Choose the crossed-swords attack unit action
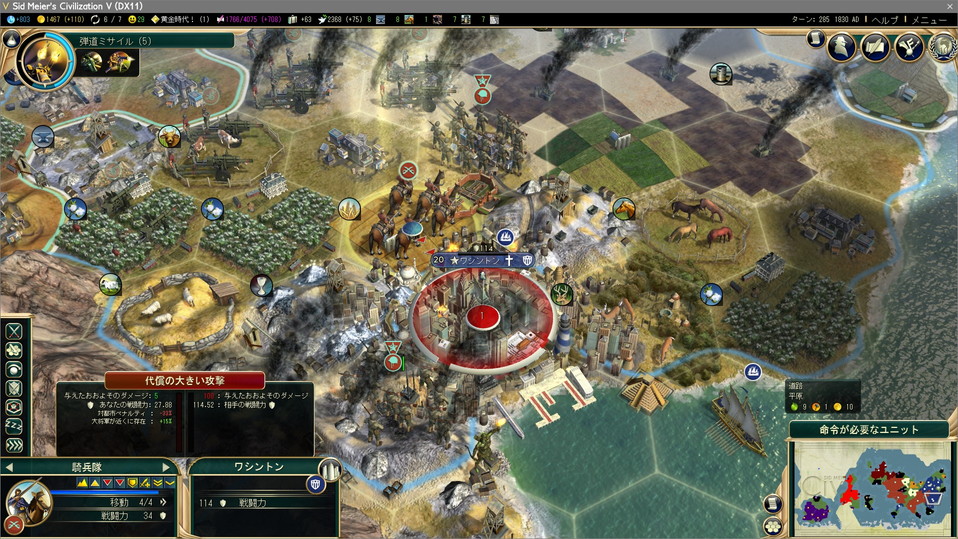Screen dimensions: 958x539 14,331
